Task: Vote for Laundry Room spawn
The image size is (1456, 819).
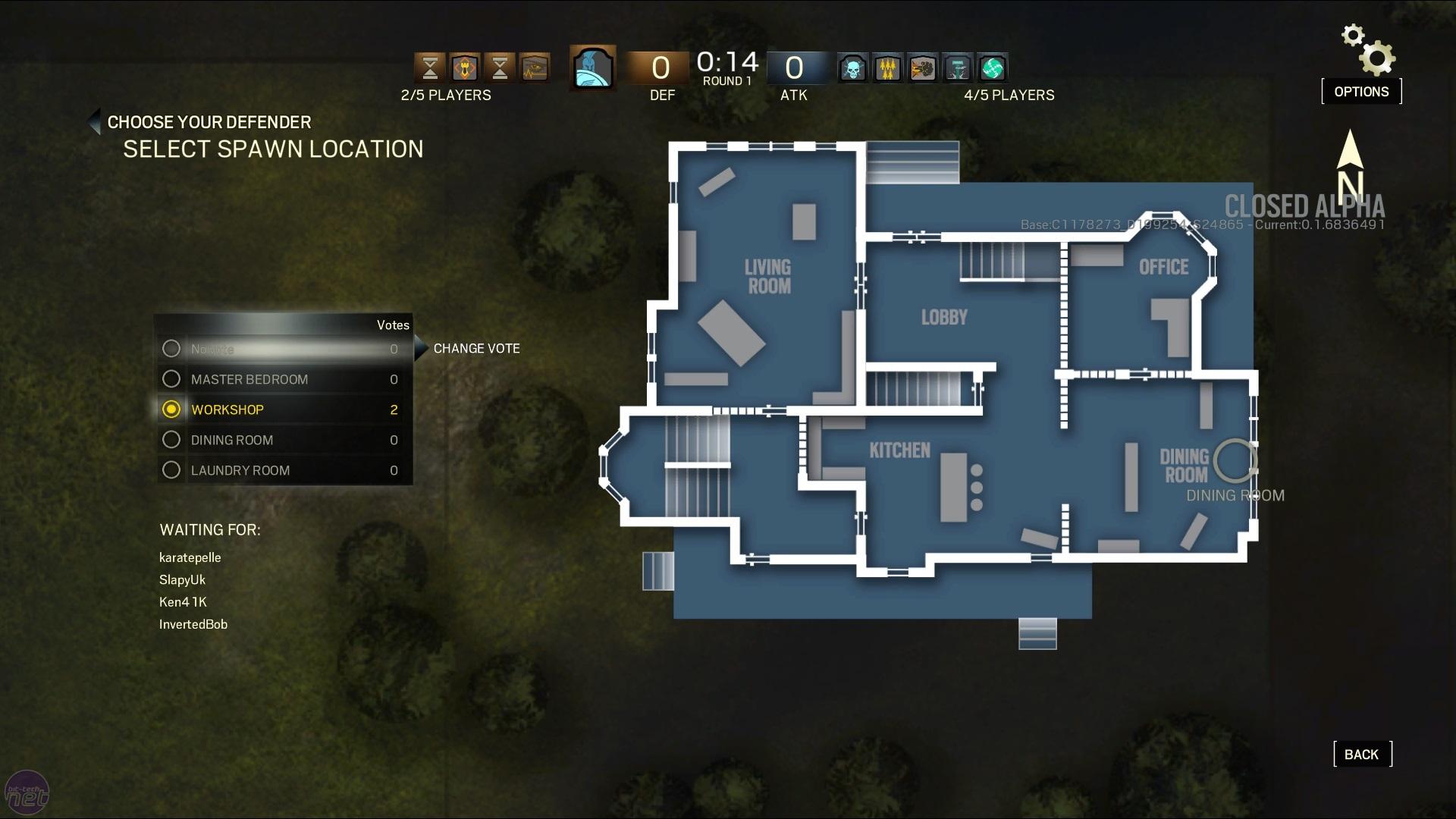Action: click(x=172, y=470)
